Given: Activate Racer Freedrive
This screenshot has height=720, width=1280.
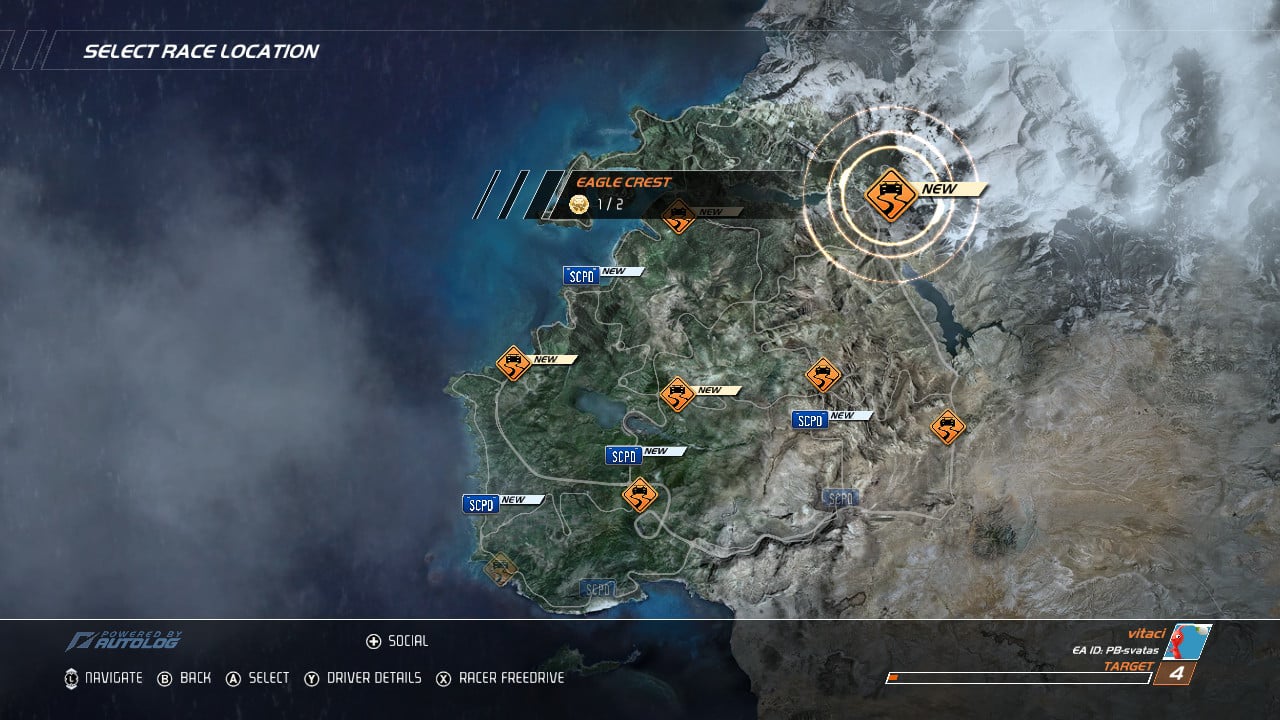Looking at the screenshot, I should pos(499,677).
